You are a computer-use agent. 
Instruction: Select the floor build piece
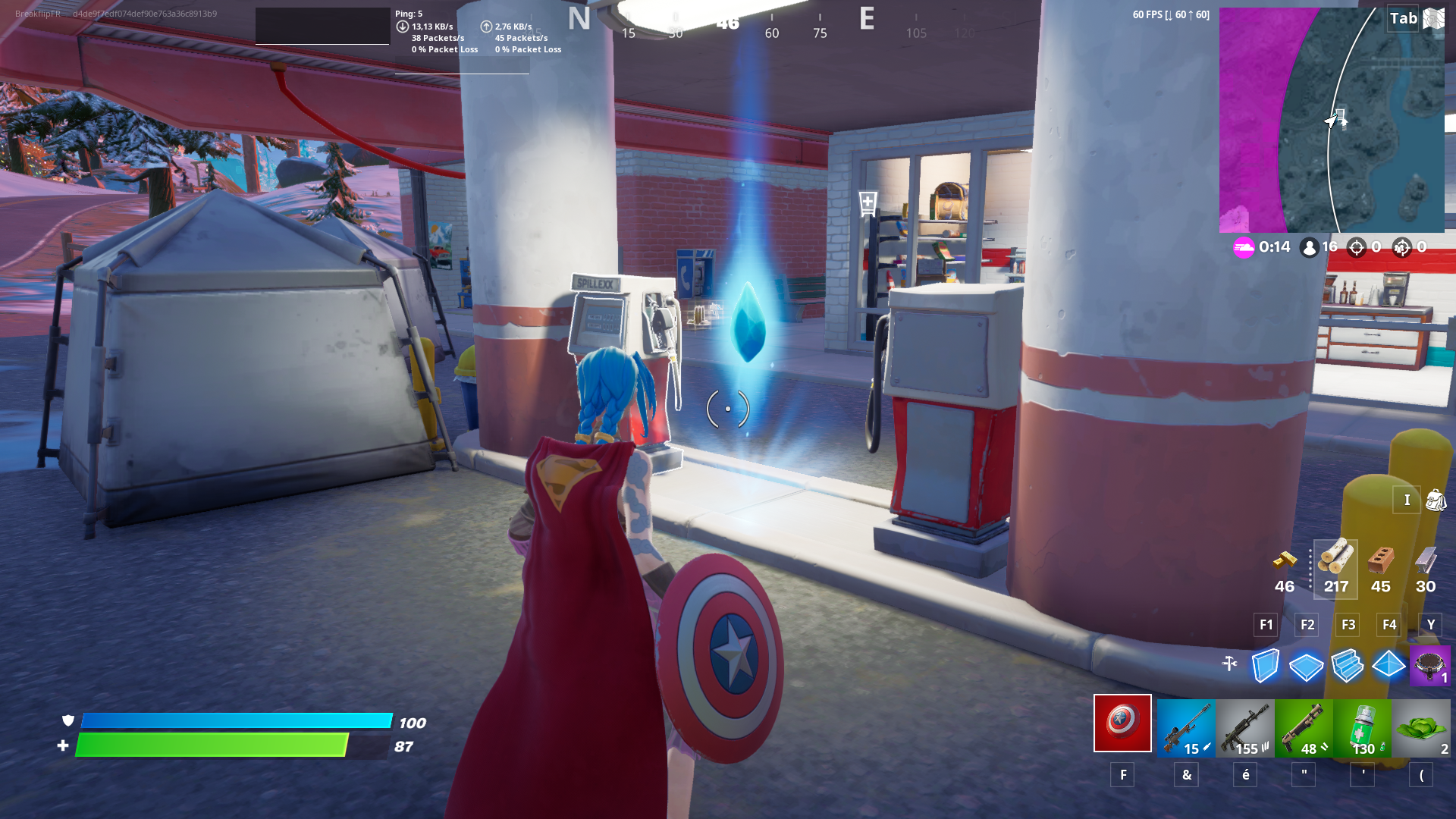pos(1306,667)
